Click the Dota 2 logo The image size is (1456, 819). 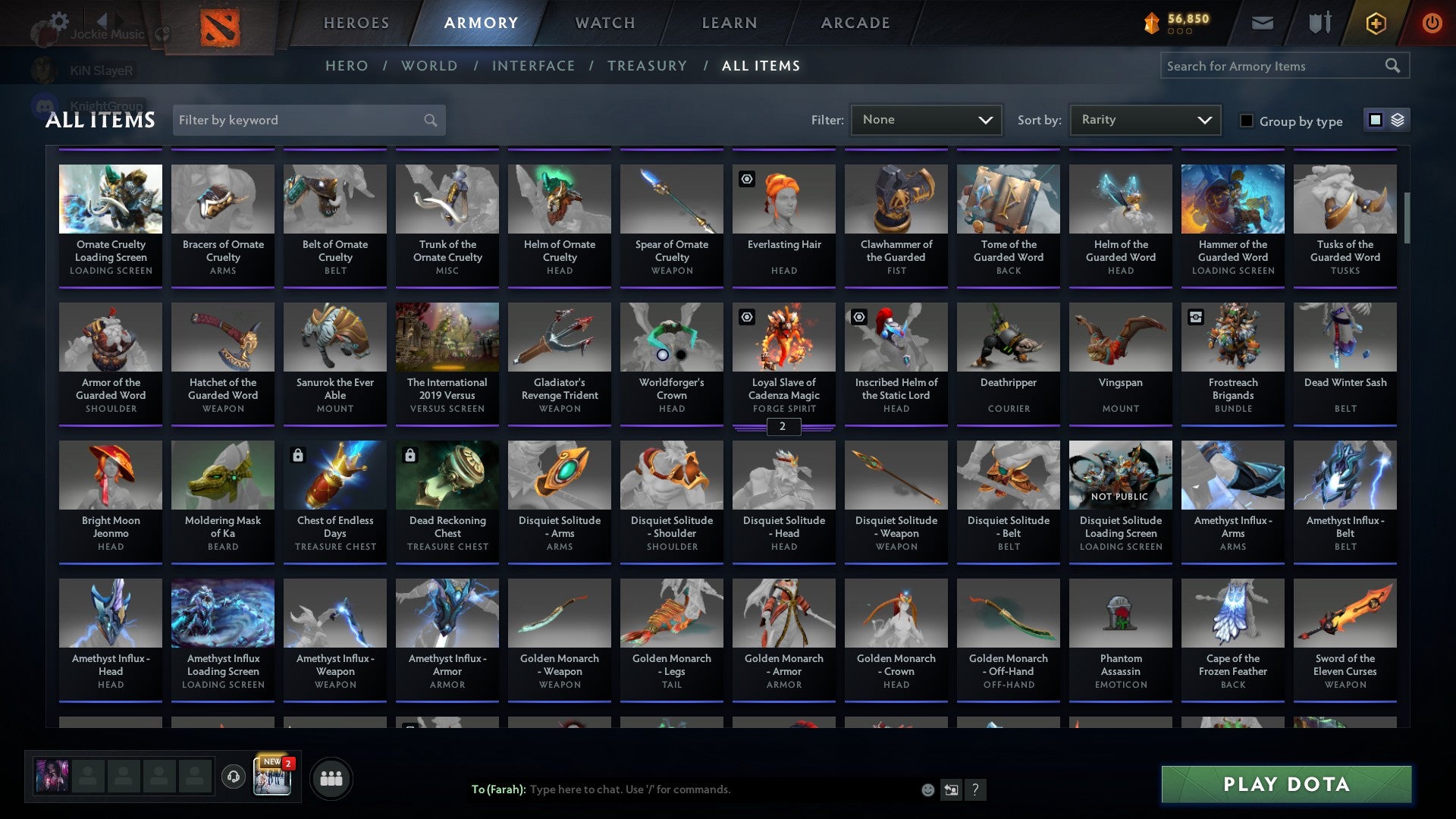221,23
